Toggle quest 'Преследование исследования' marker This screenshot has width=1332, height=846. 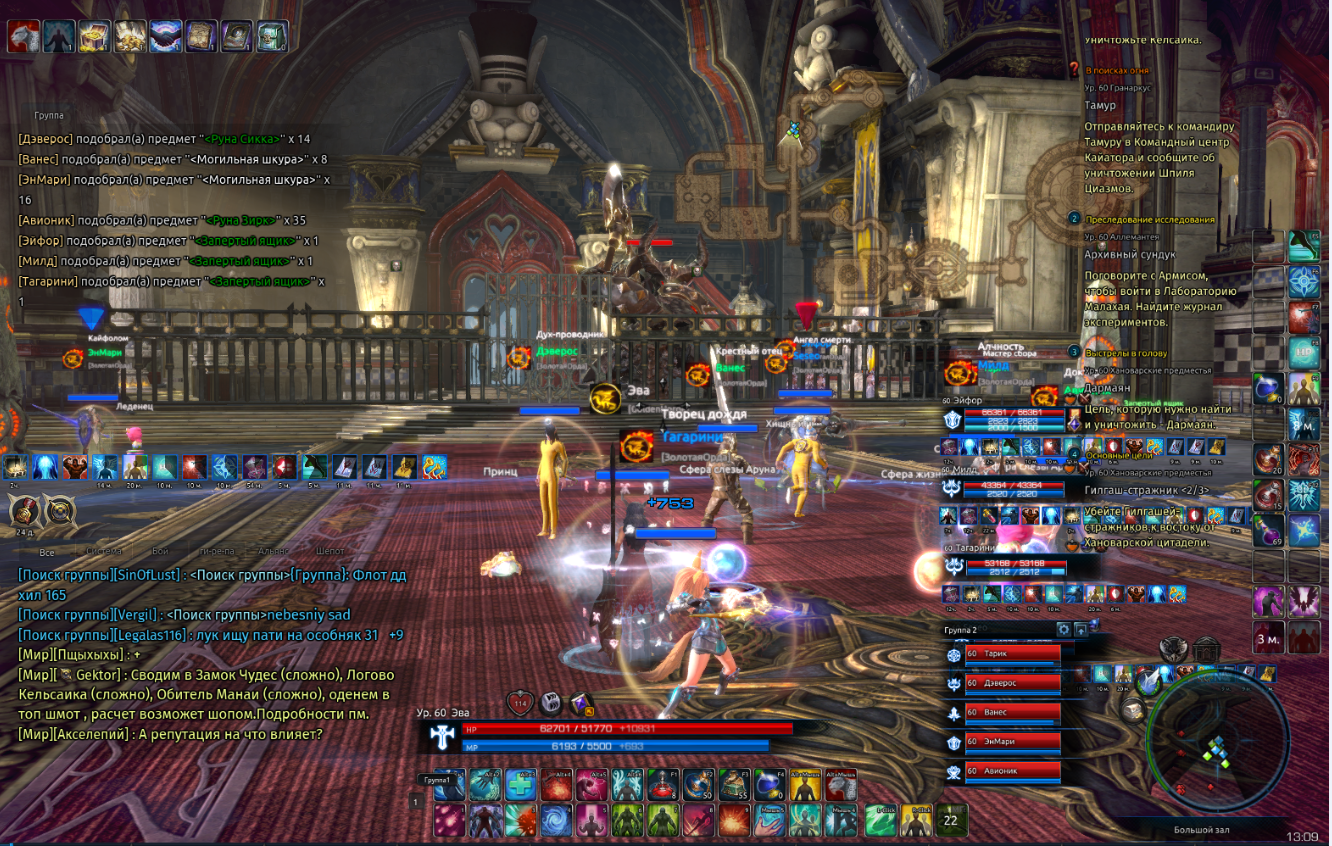[1073, 219]
